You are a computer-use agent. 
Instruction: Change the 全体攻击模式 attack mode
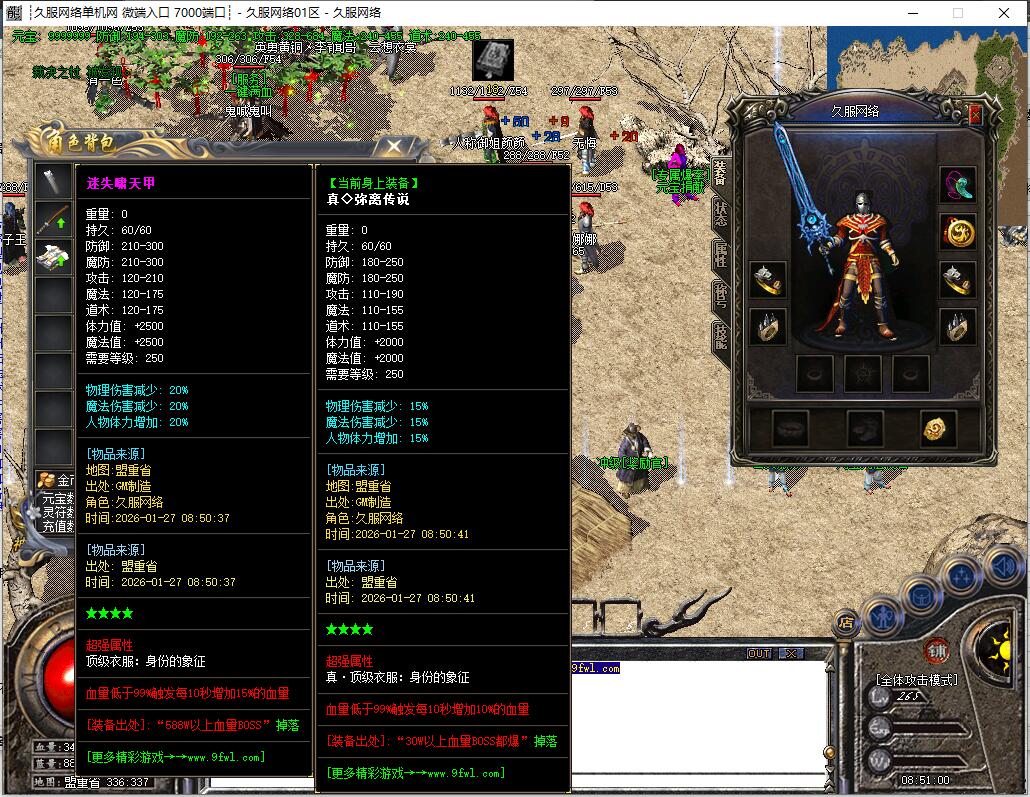(916, 680)
